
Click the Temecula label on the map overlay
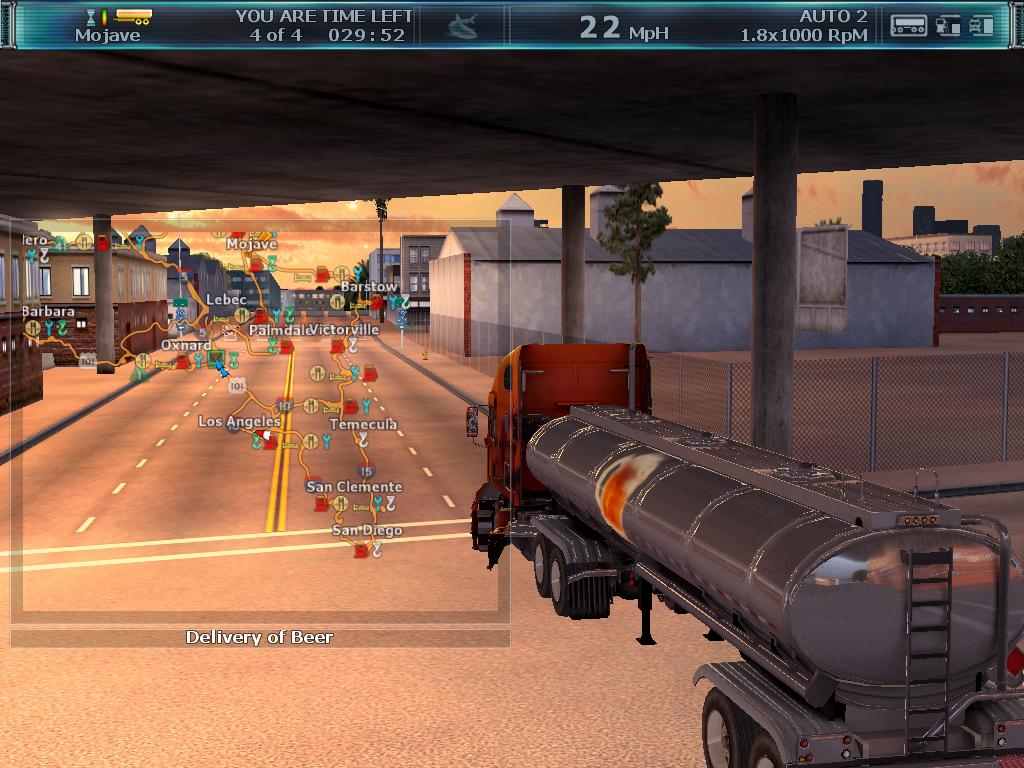[x=363, y=424]
